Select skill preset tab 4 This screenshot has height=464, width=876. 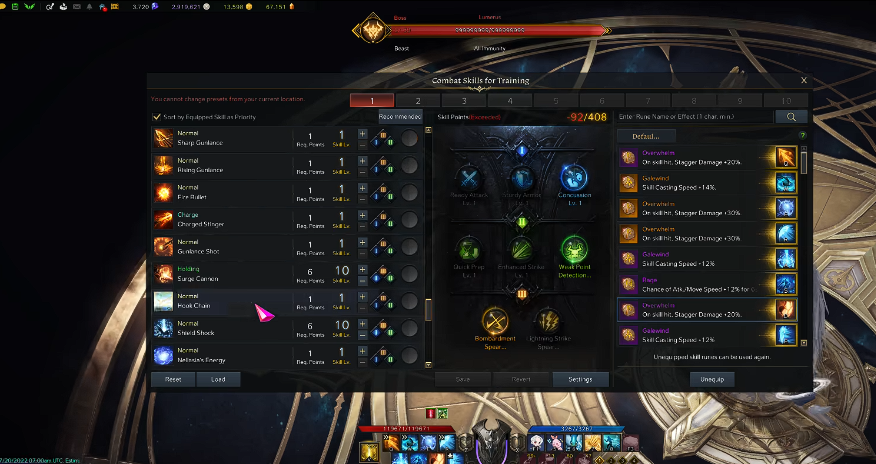tap(510, 101)
